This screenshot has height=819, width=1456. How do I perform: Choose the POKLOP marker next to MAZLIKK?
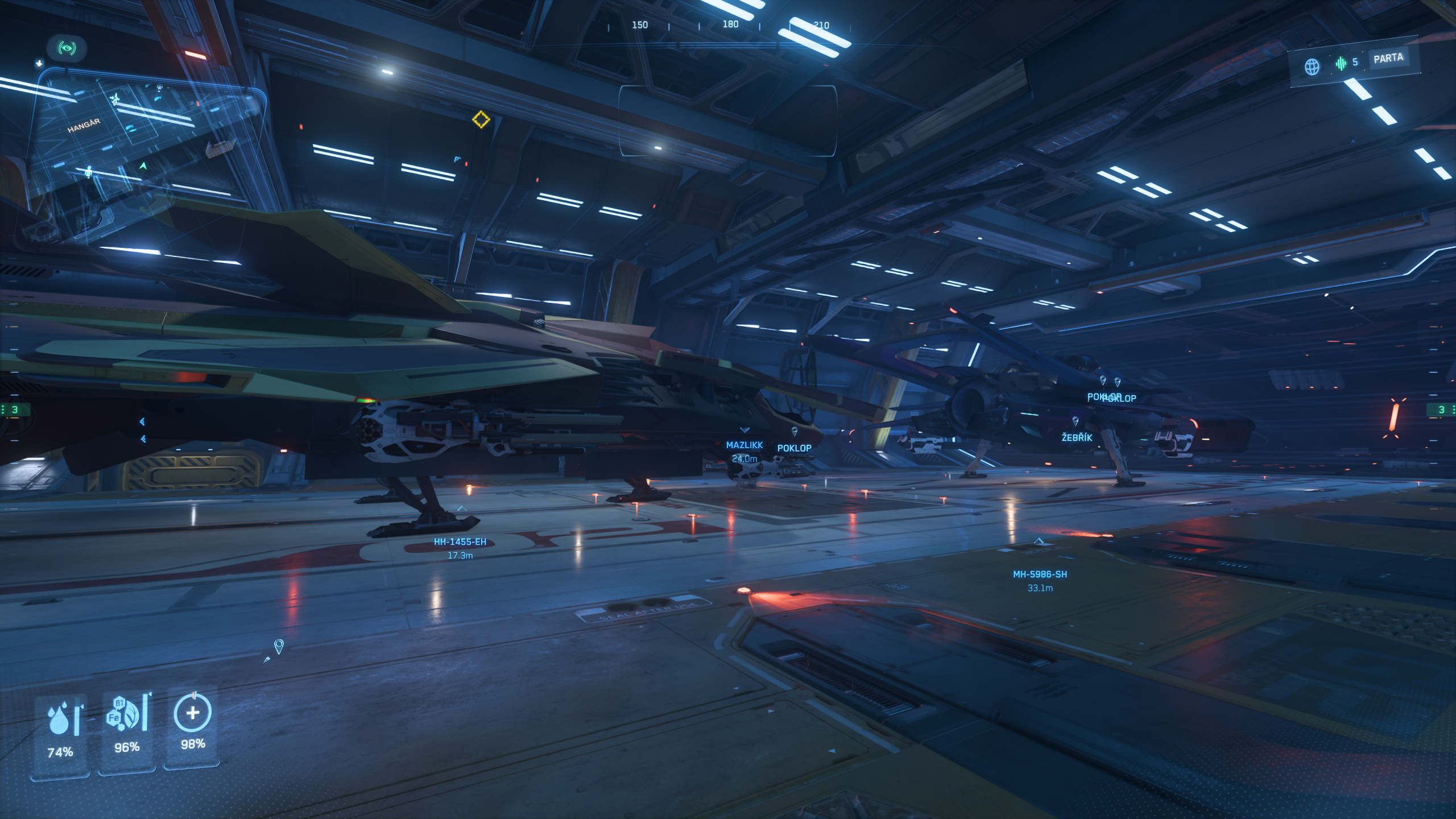tap(794, 448)
